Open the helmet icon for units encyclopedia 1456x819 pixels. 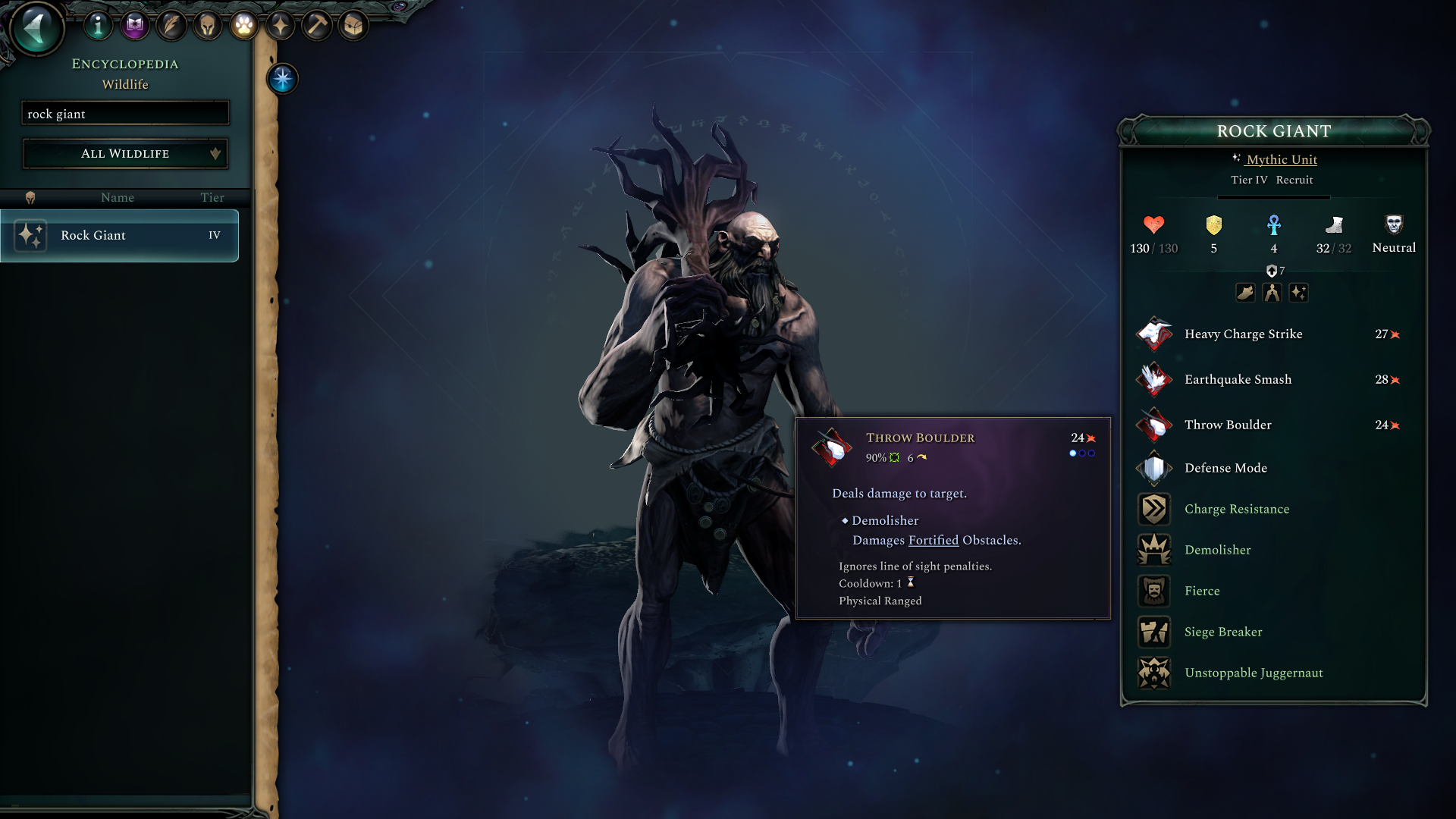(207, 25)
